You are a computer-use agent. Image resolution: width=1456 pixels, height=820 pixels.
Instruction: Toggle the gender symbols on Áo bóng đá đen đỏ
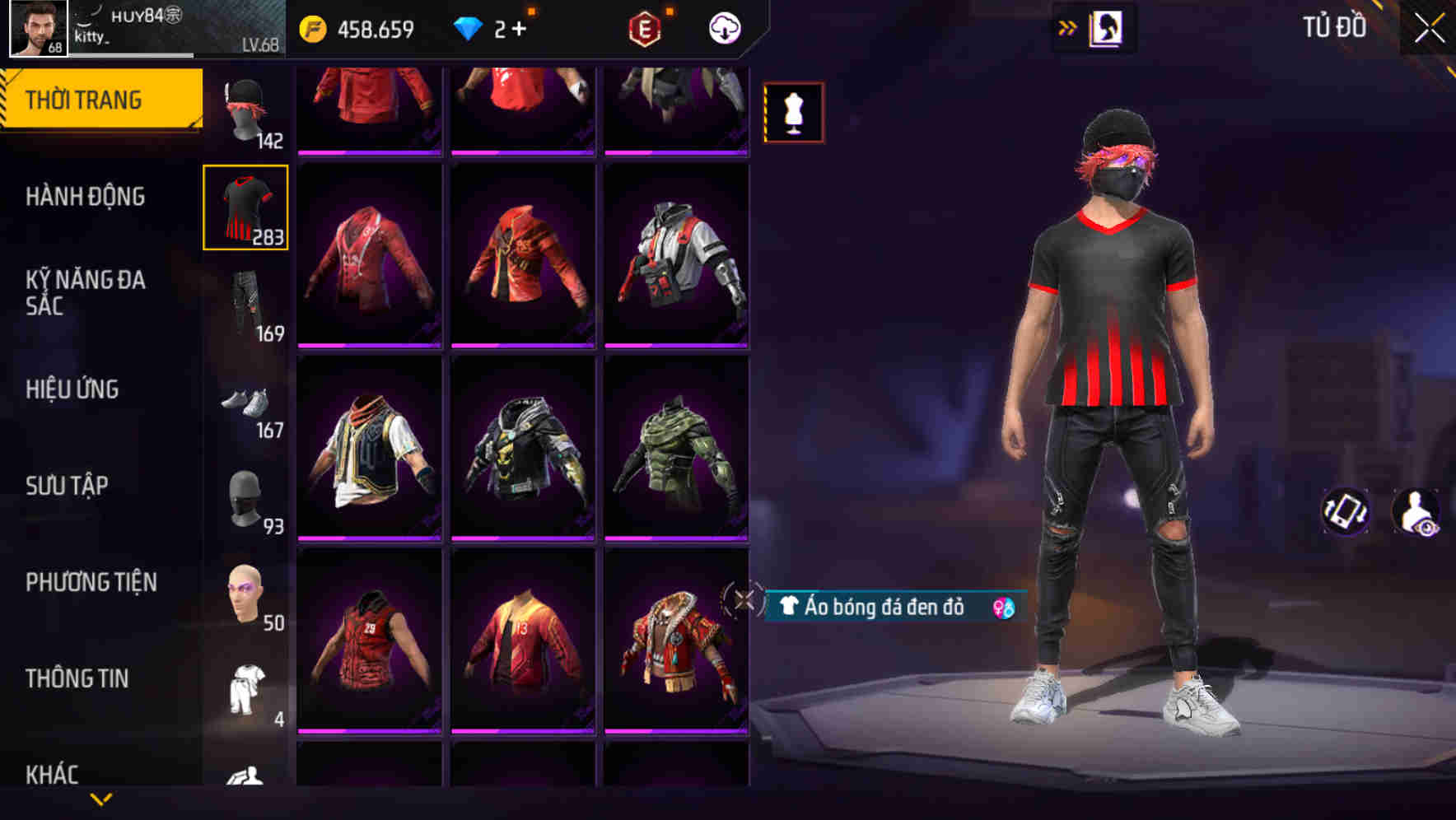(x=1001, y=608)
